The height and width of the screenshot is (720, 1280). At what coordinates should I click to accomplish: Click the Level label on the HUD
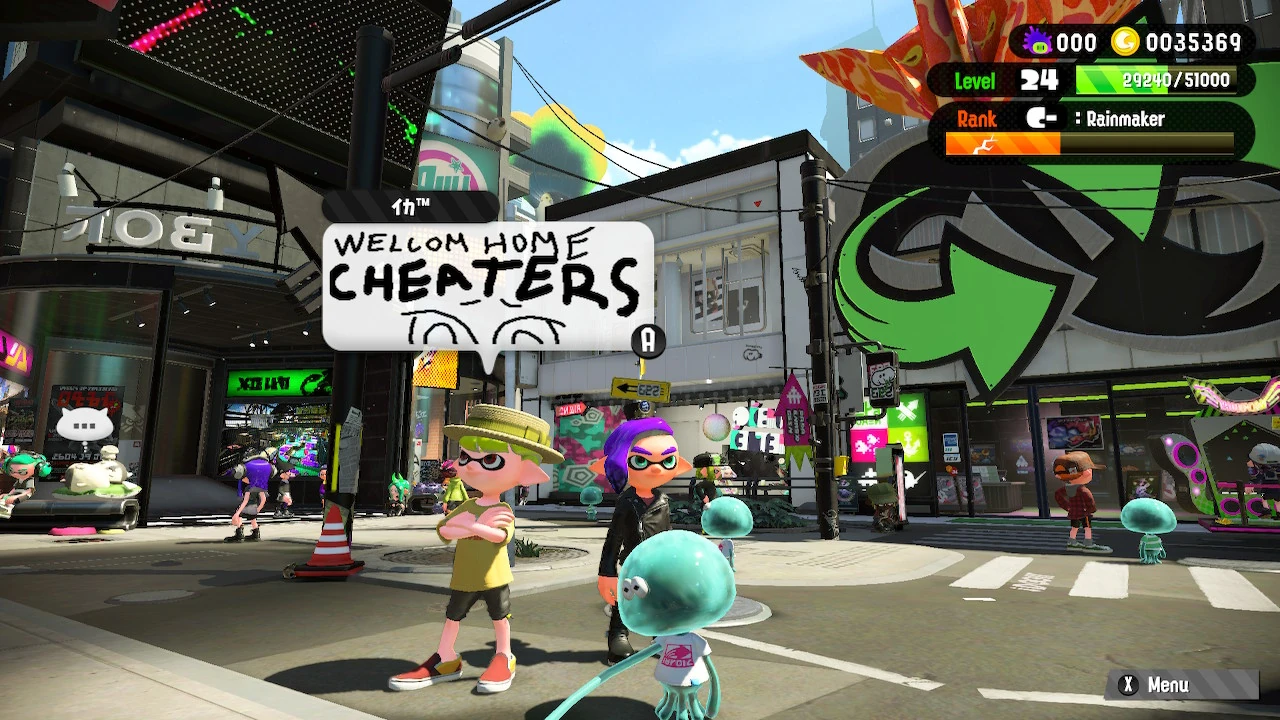(975, 80)
